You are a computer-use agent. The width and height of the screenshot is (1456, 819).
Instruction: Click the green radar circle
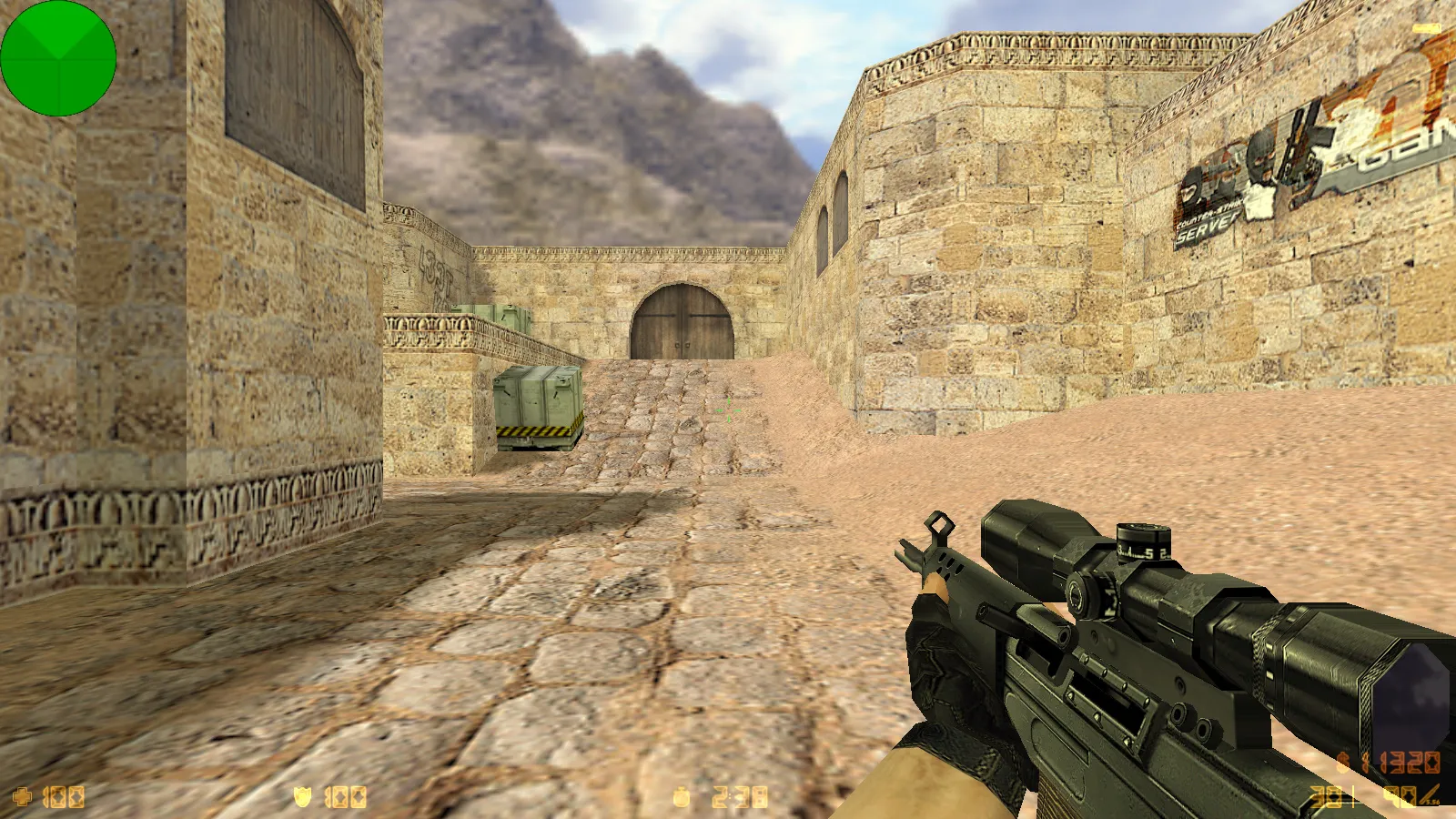[x=58, y=58]
